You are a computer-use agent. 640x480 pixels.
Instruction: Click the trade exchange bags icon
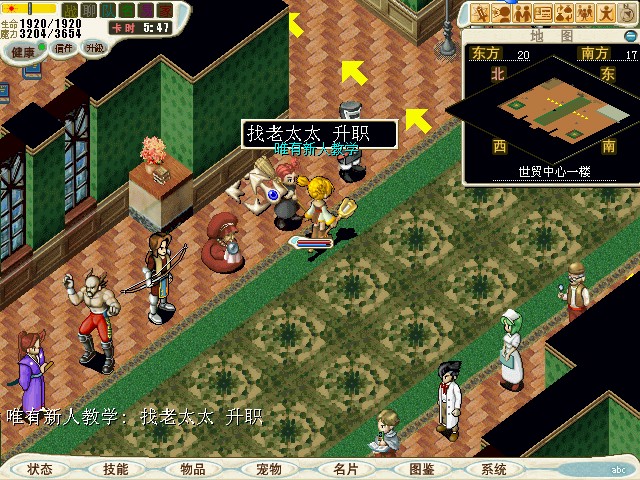point(565,13)
